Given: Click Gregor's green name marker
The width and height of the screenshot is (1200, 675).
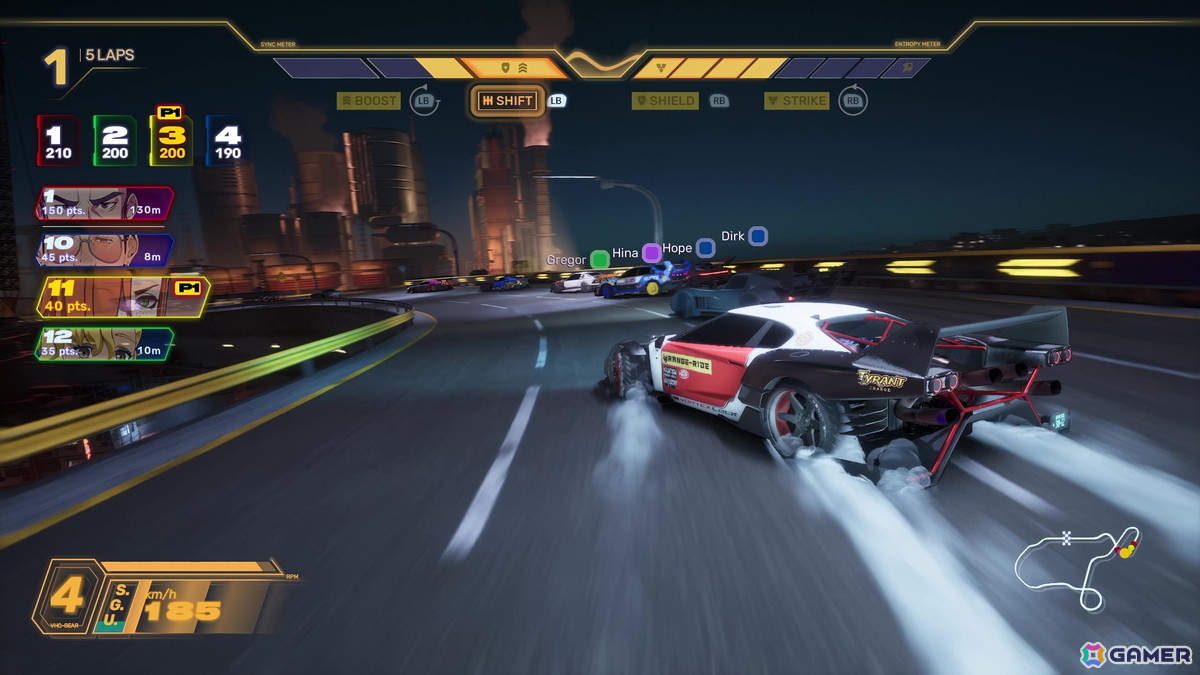Looking at the screenshot, I should pos(600,260).
